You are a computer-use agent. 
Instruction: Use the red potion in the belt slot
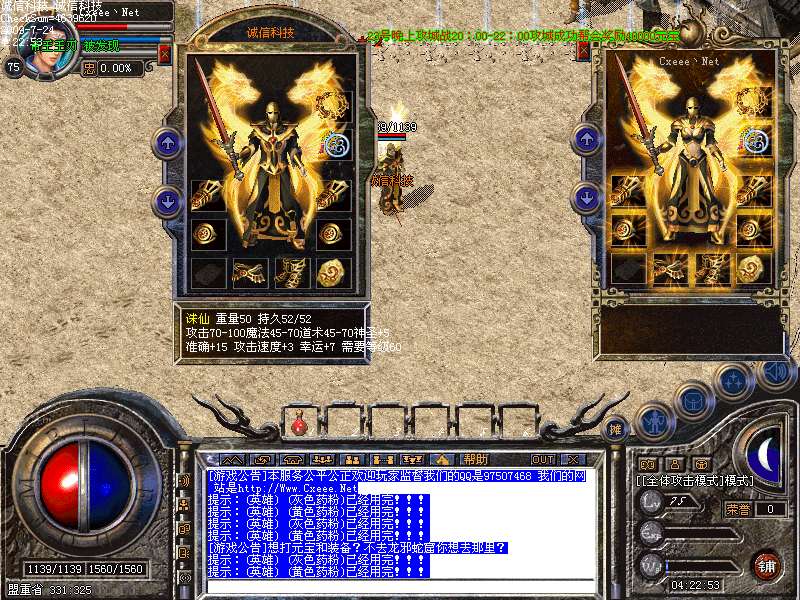pyautogui.click(x=298, y=426)
